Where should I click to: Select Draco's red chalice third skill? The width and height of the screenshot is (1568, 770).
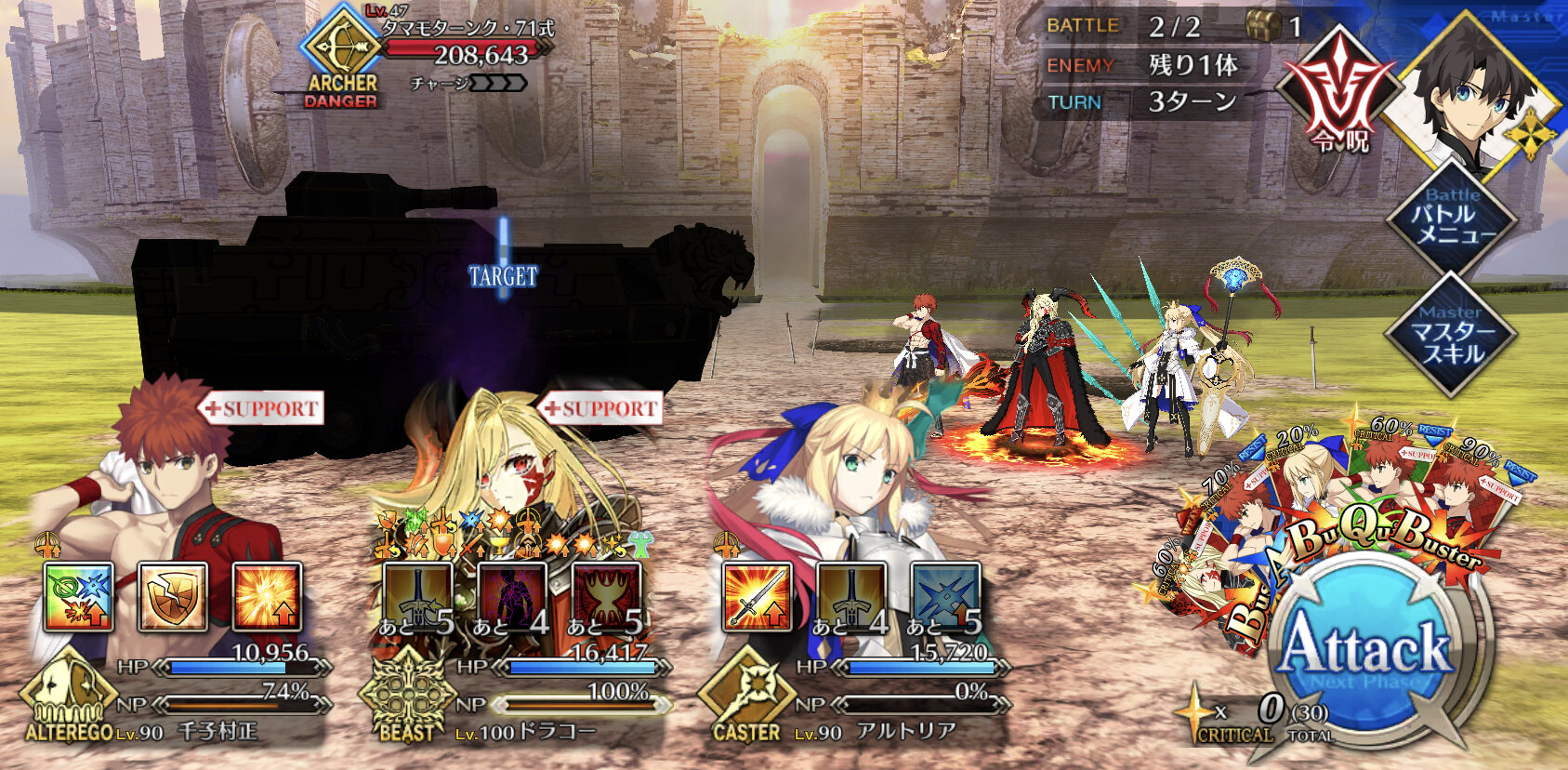pyautogui.click(x=606, y=596)
